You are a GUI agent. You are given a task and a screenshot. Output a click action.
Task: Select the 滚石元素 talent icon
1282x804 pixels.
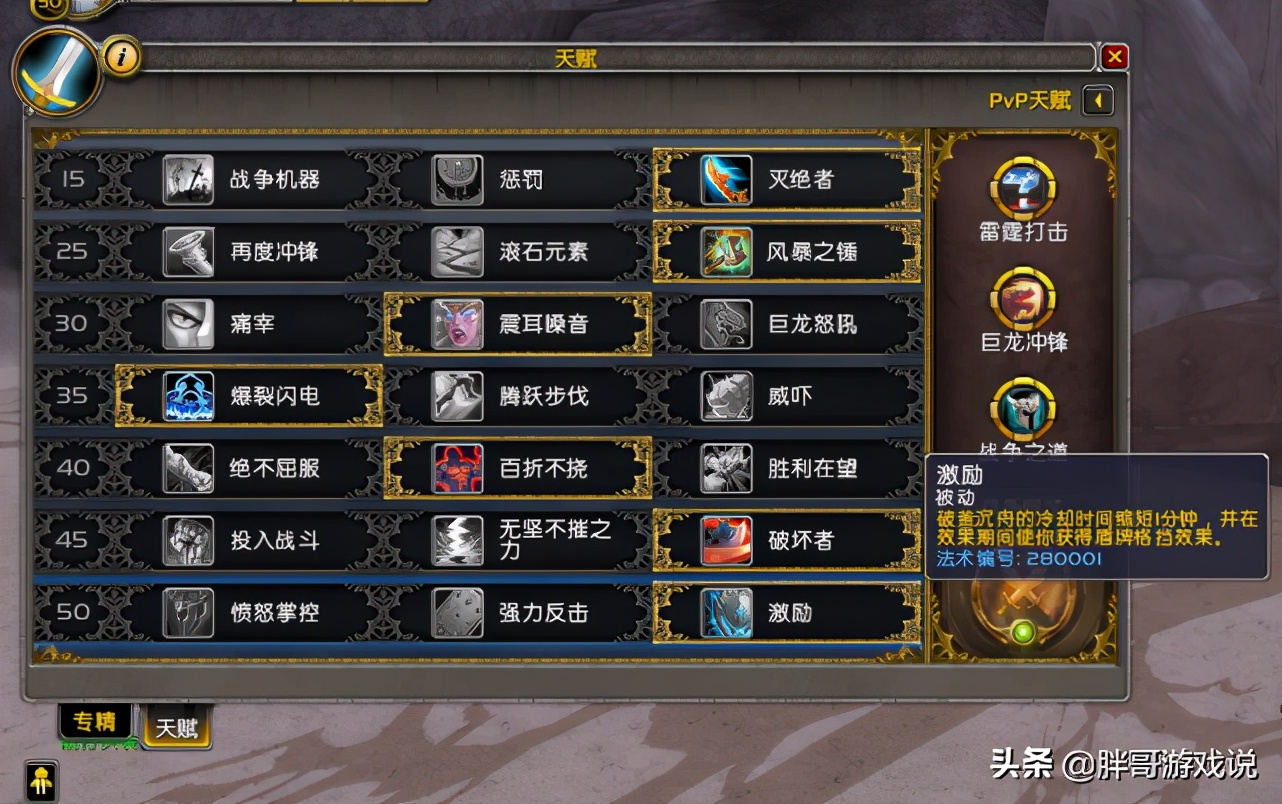pyautogui.click(x=458, y=252)
